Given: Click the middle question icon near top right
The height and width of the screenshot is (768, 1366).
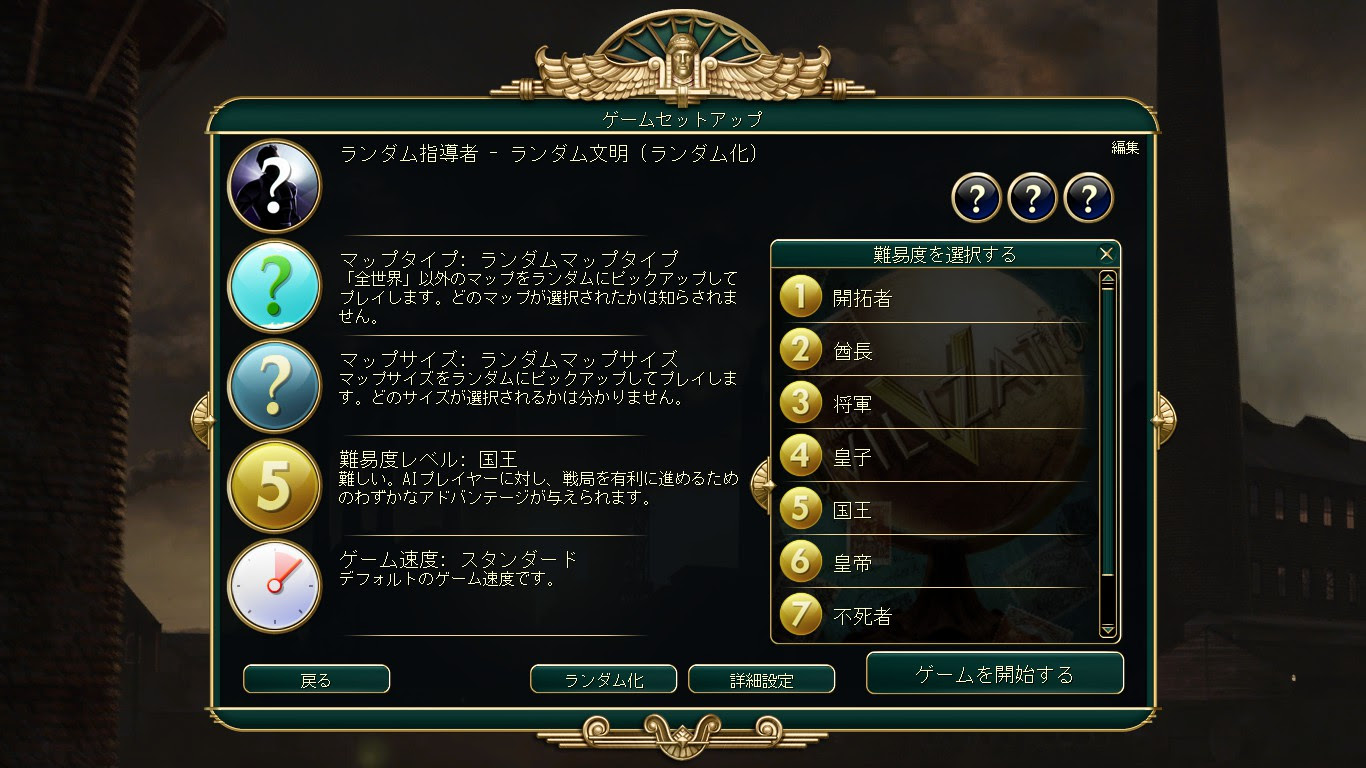Looking at the screenshot, I should (x=1031, y=197).
